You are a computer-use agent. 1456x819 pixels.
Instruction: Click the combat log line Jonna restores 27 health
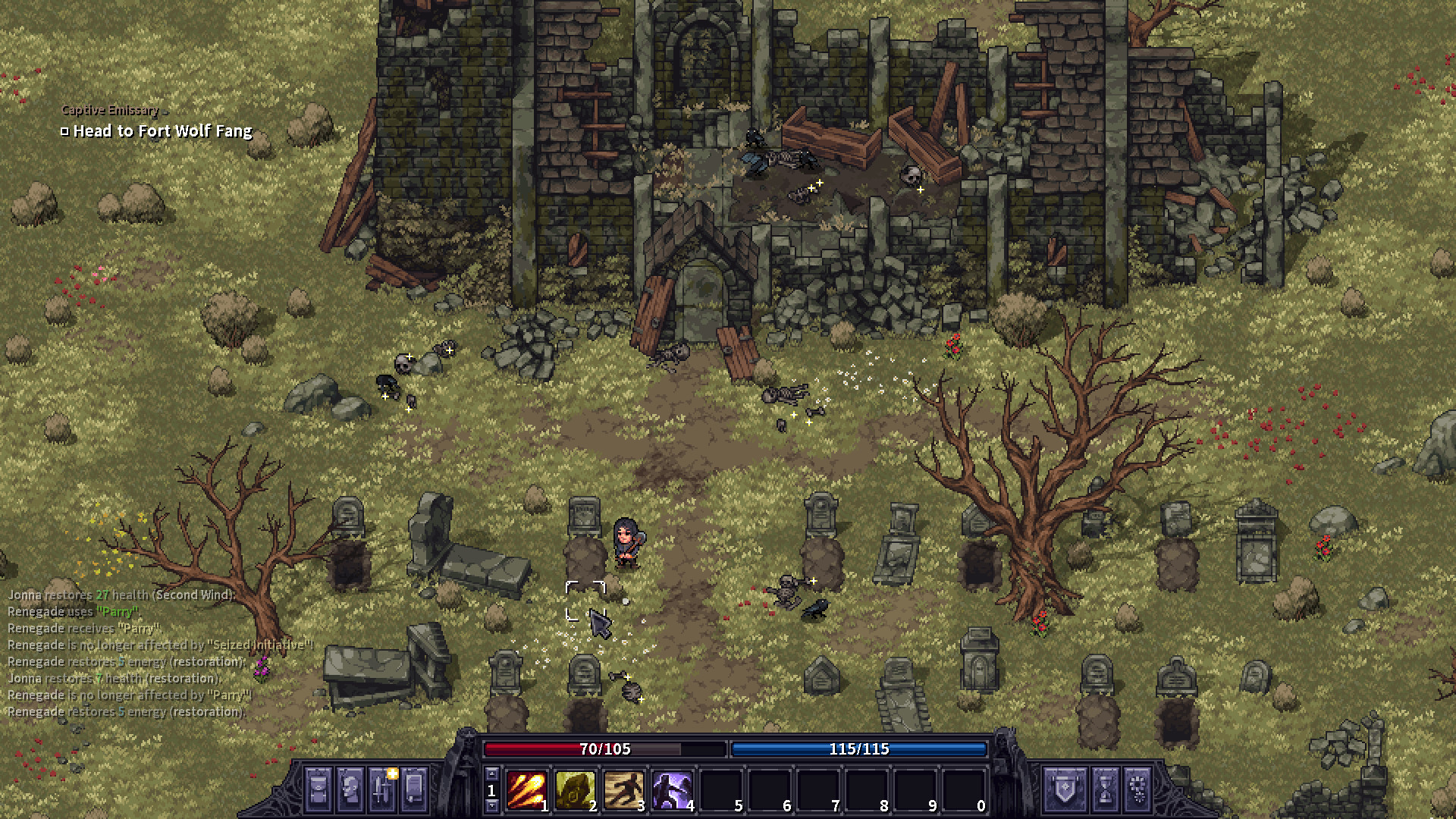(x=118, y=595)
